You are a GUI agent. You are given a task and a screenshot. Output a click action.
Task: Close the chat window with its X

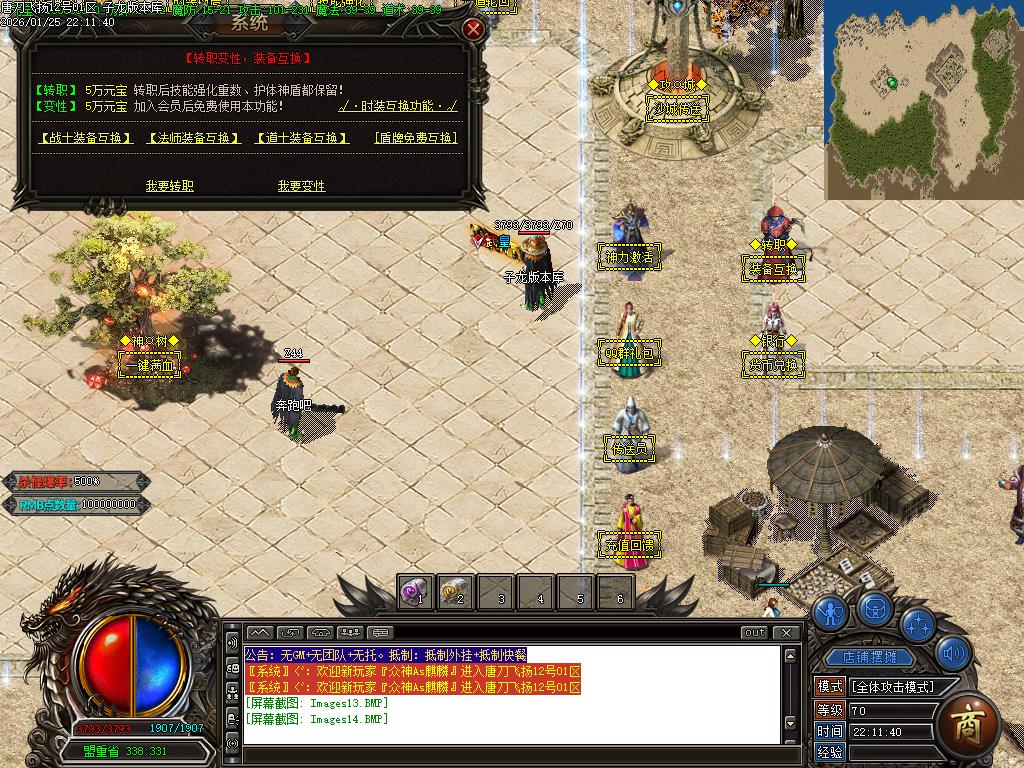click(787, 632)
